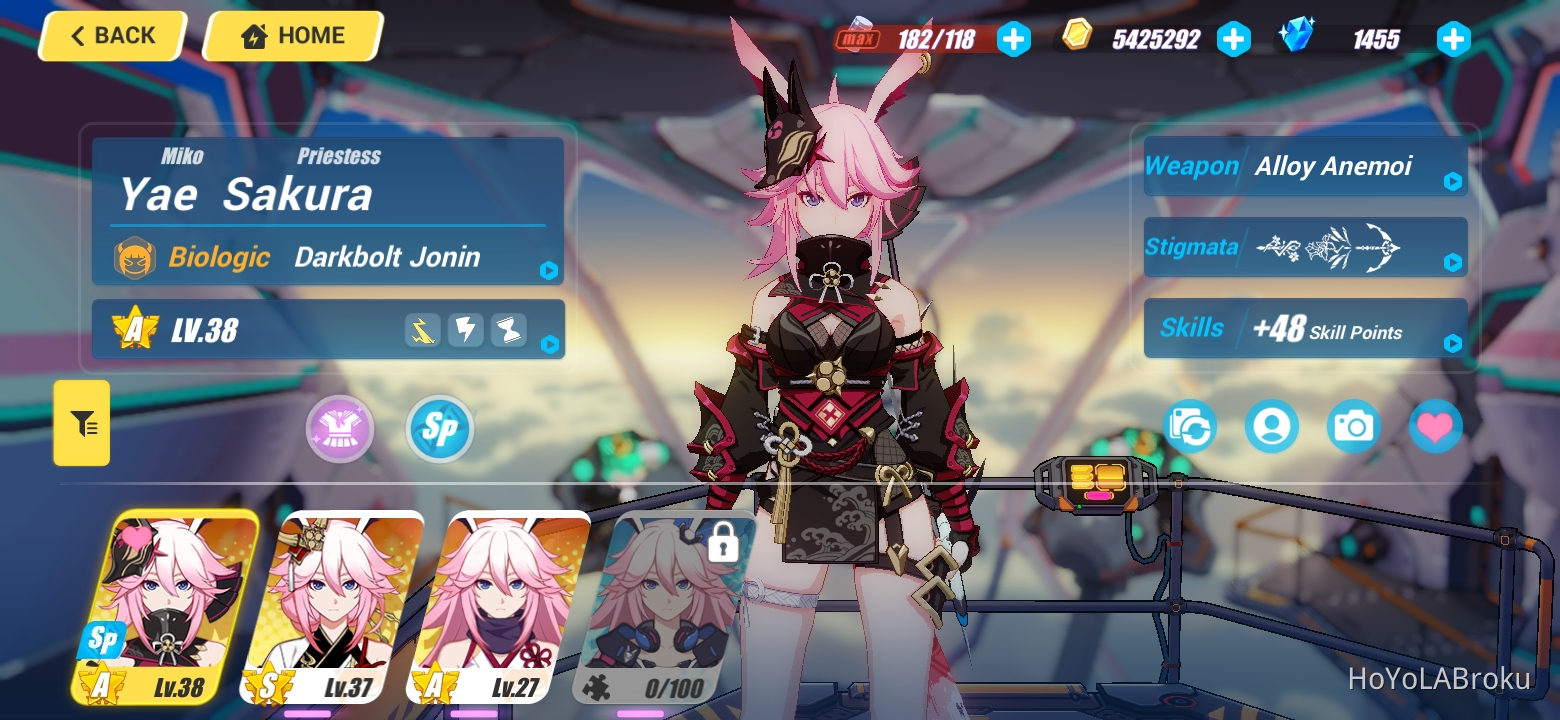Expand the Skills details arrow
This screenshot has height=720, width=1560.
[x=1452, y=344]
